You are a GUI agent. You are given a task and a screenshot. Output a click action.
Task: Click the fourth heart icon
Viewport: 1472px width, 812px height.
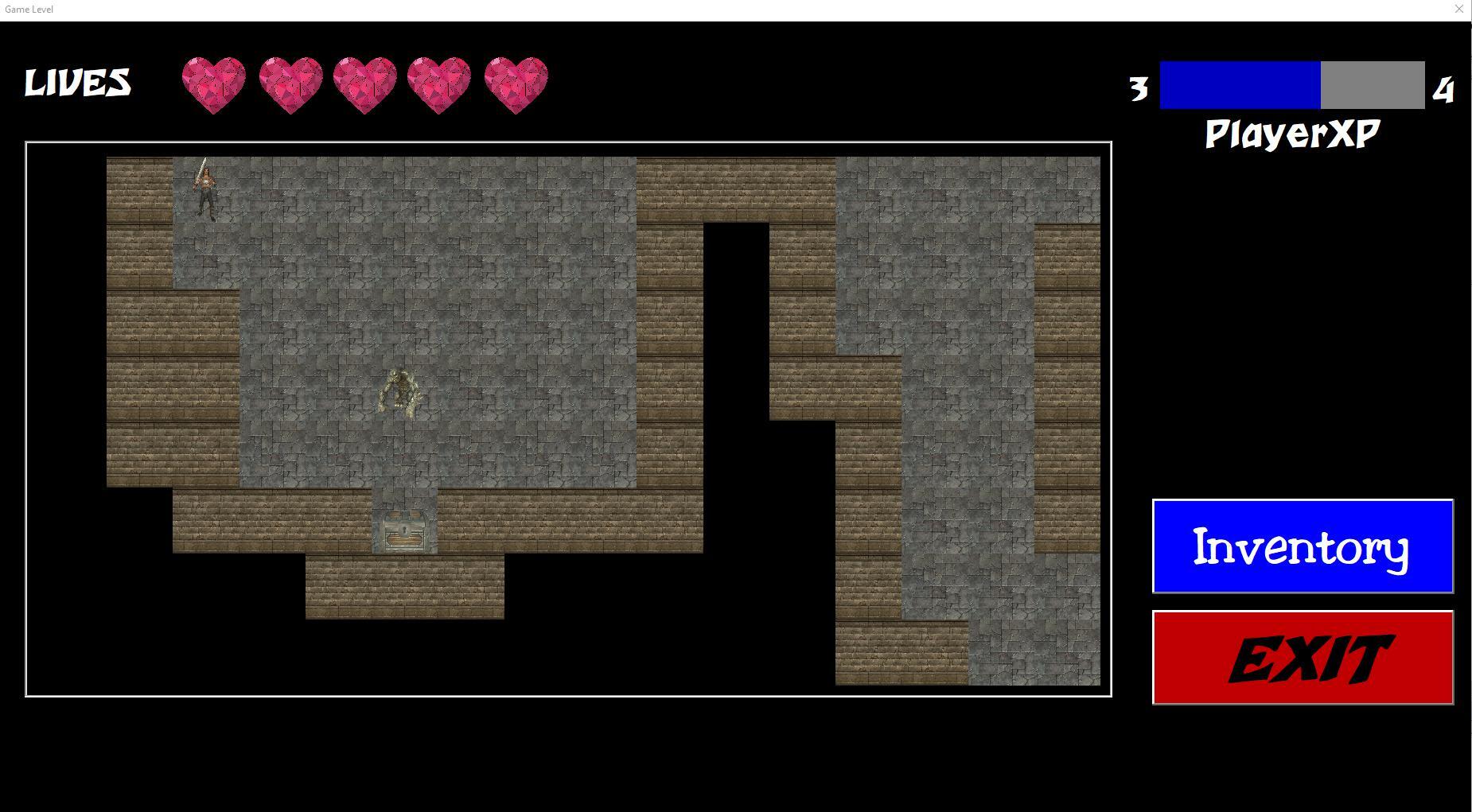[x=441, y=83]
